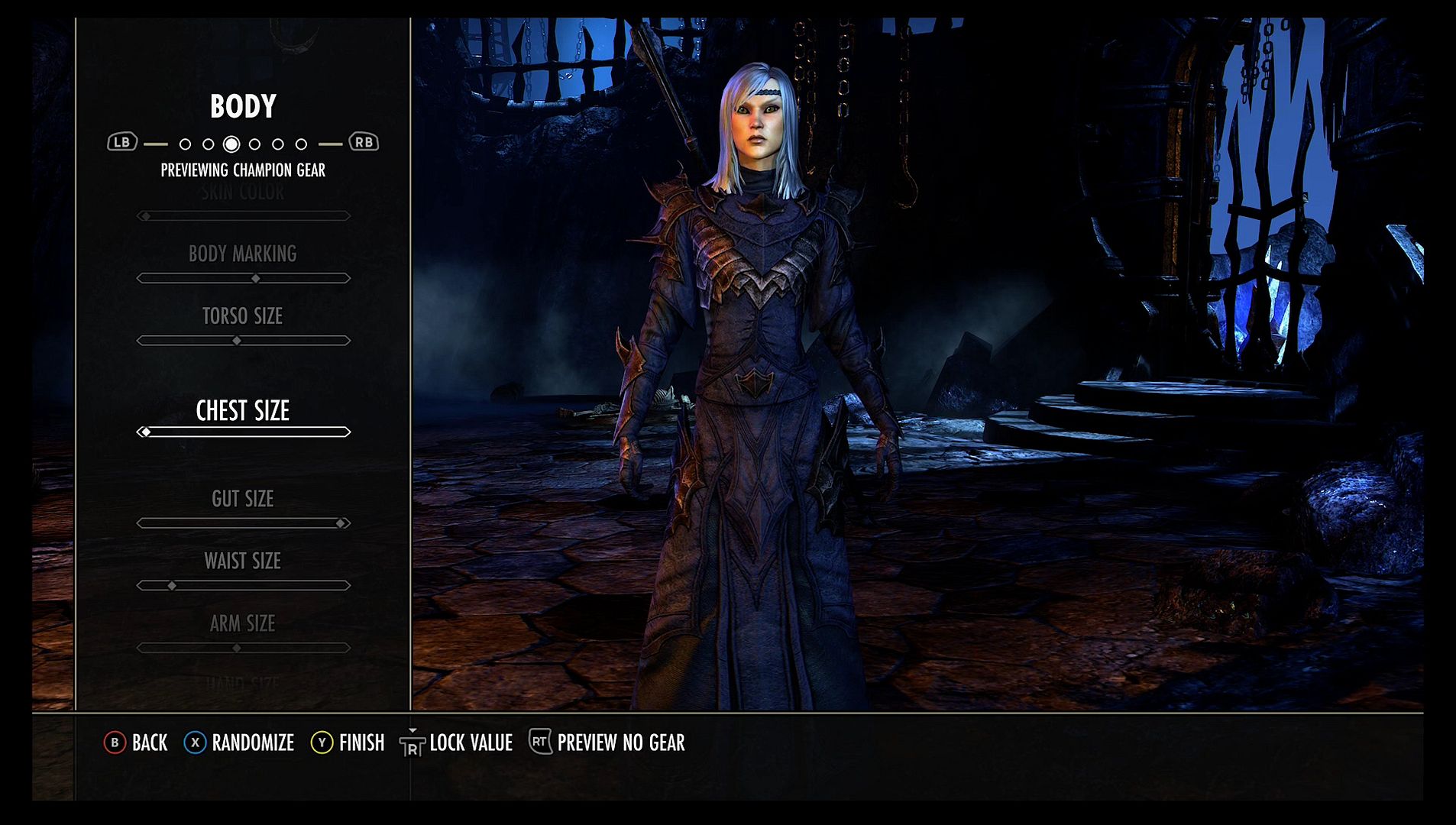Select the highlighted Body page dot
This screenshot has width=1456, height=825.
tap(231, 144)
